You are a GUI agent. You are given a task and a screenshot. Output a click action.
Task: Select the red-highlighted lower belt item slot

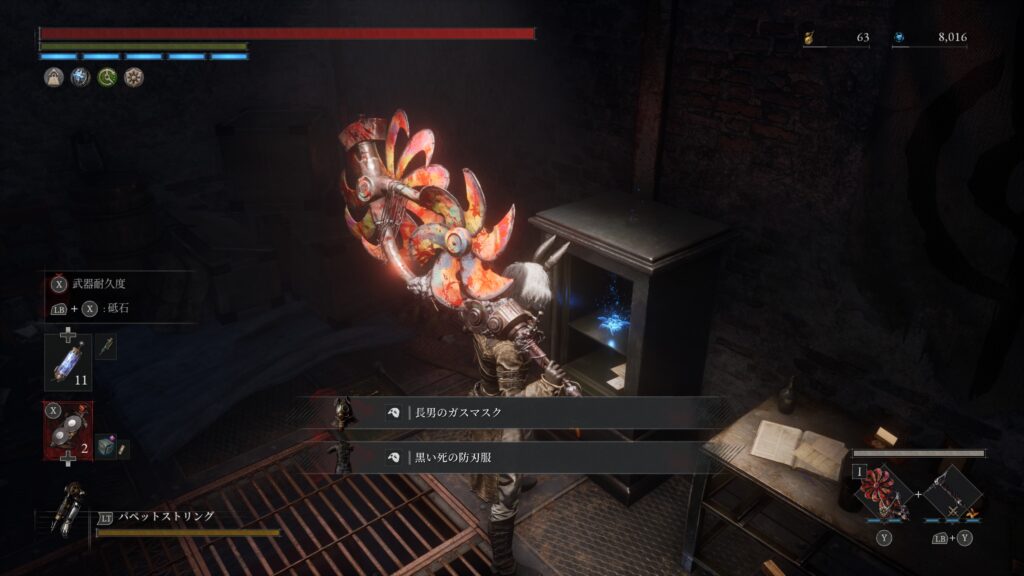pyautogui.click(x=67, y=431)
